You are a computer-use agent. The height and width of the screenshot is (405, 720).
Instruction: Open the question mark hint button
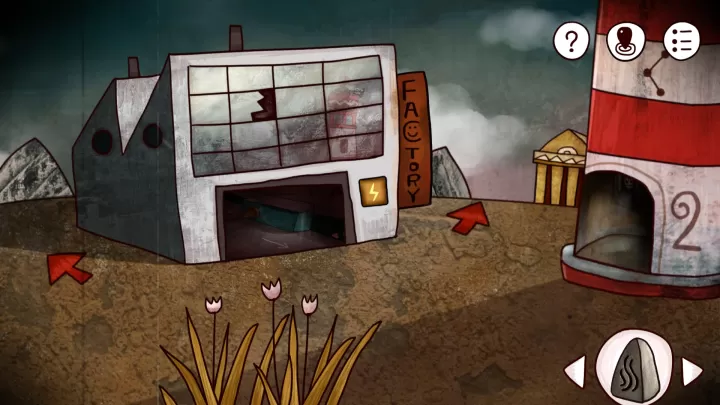click(x=572, y=41)
